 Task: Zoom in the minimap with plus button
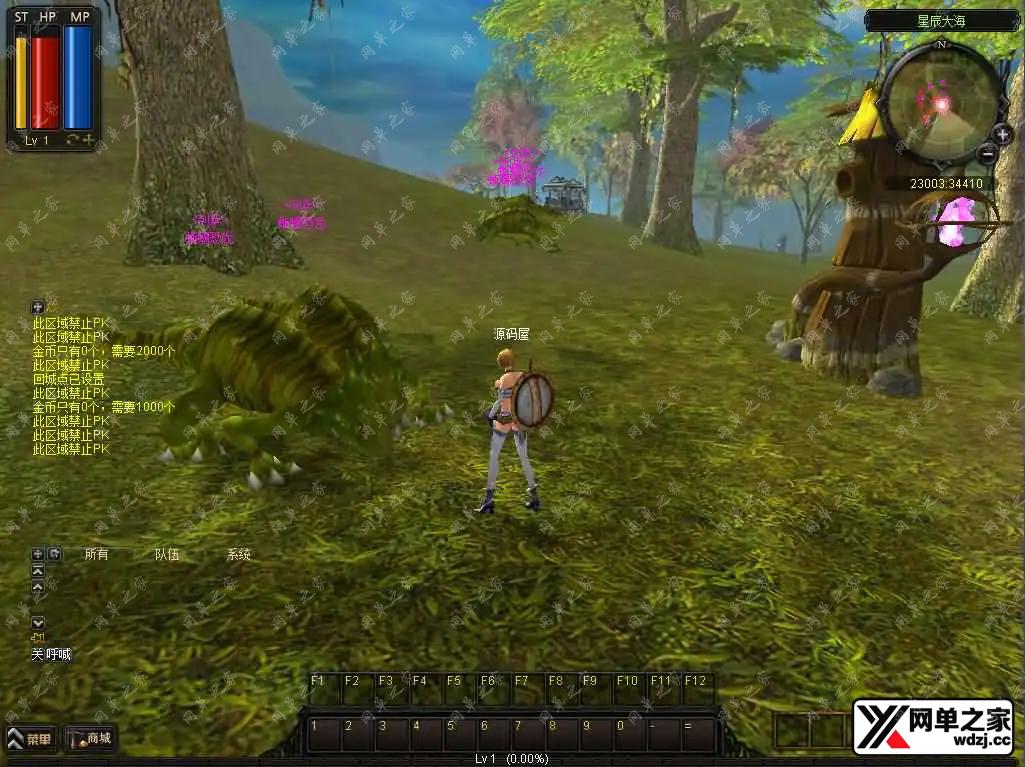(x=1003, y=134)
